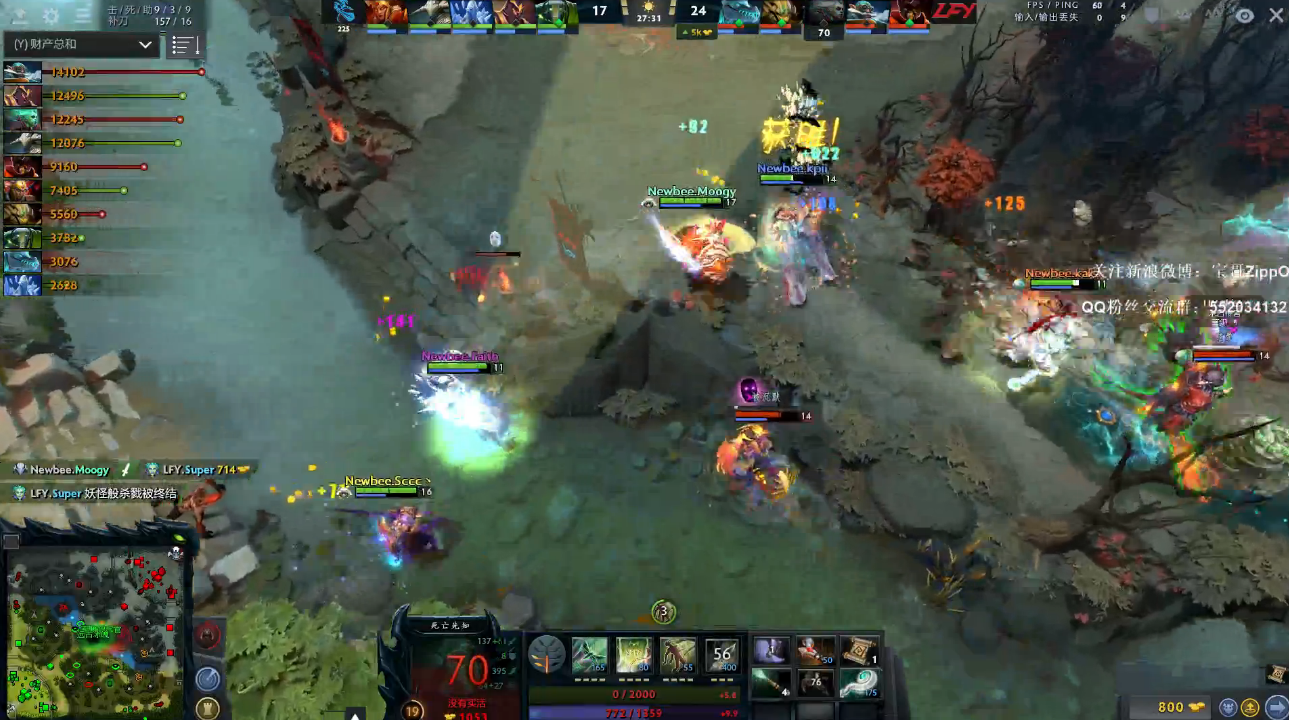
Task: Open the (Y) 财产总和 dropdown
Action: tap(82, 45)
